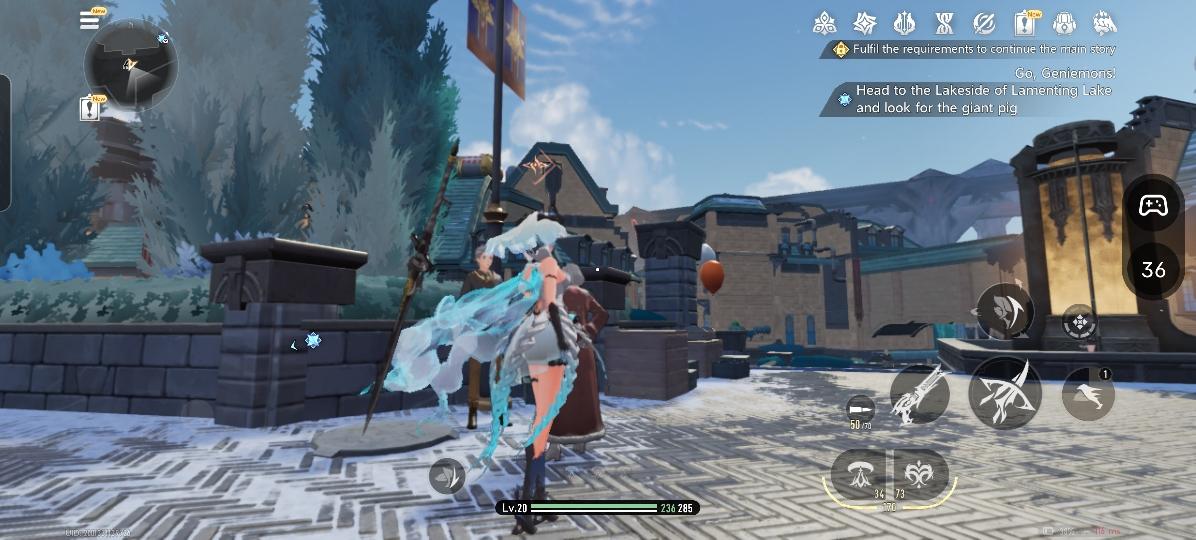Activate the character-portrait skill above the bow
This screenshot has width=1196, height=540.
point(1005,311)
